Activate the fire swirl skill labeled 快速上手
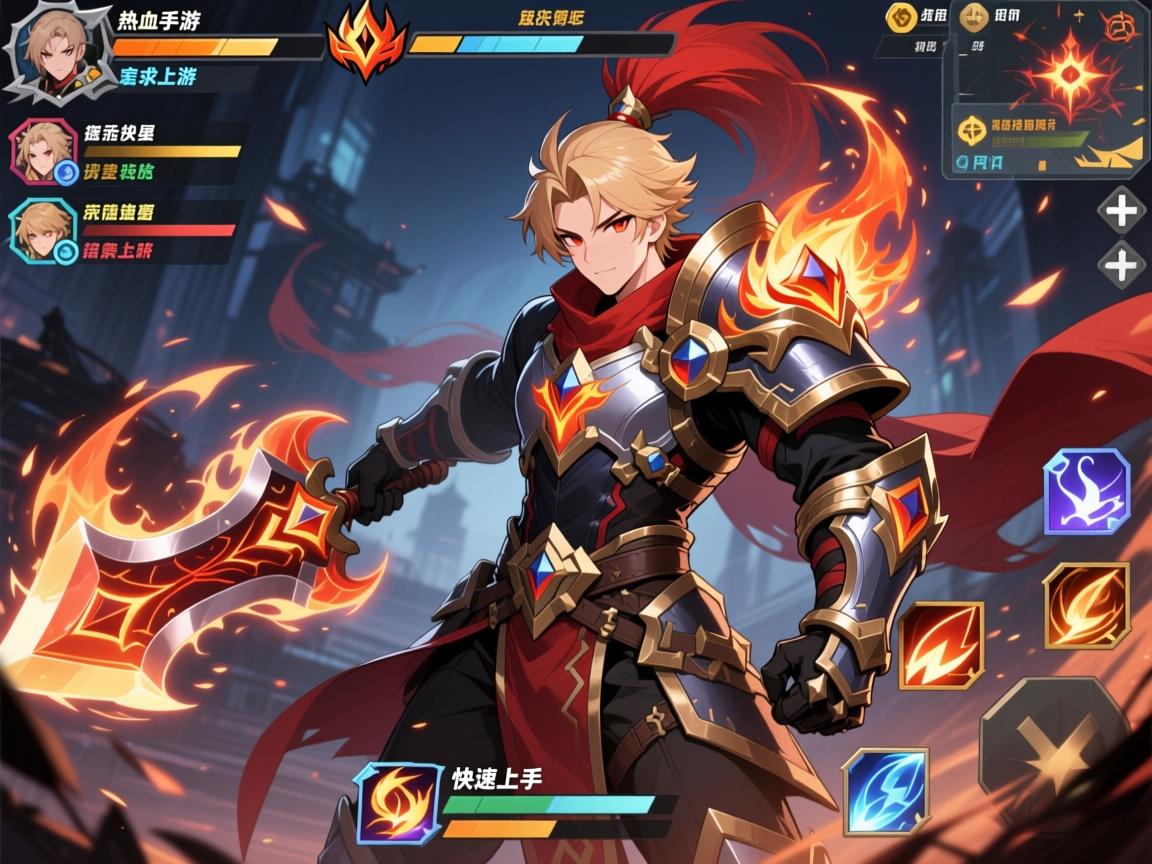This screenshot has height=864, width=1152. tap(398, 801)
